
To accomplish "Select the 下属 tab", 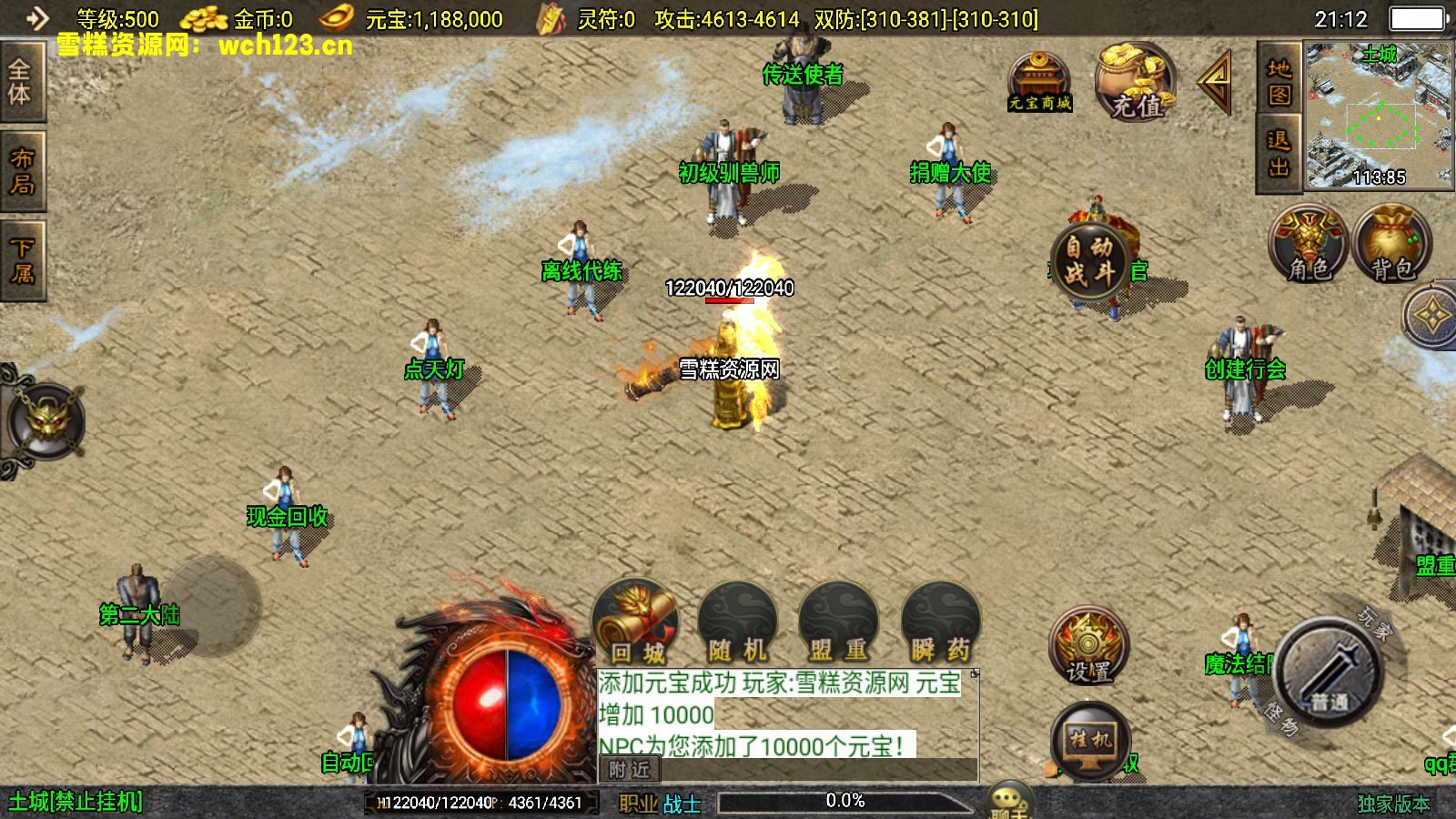I will (x=22, y=259).
